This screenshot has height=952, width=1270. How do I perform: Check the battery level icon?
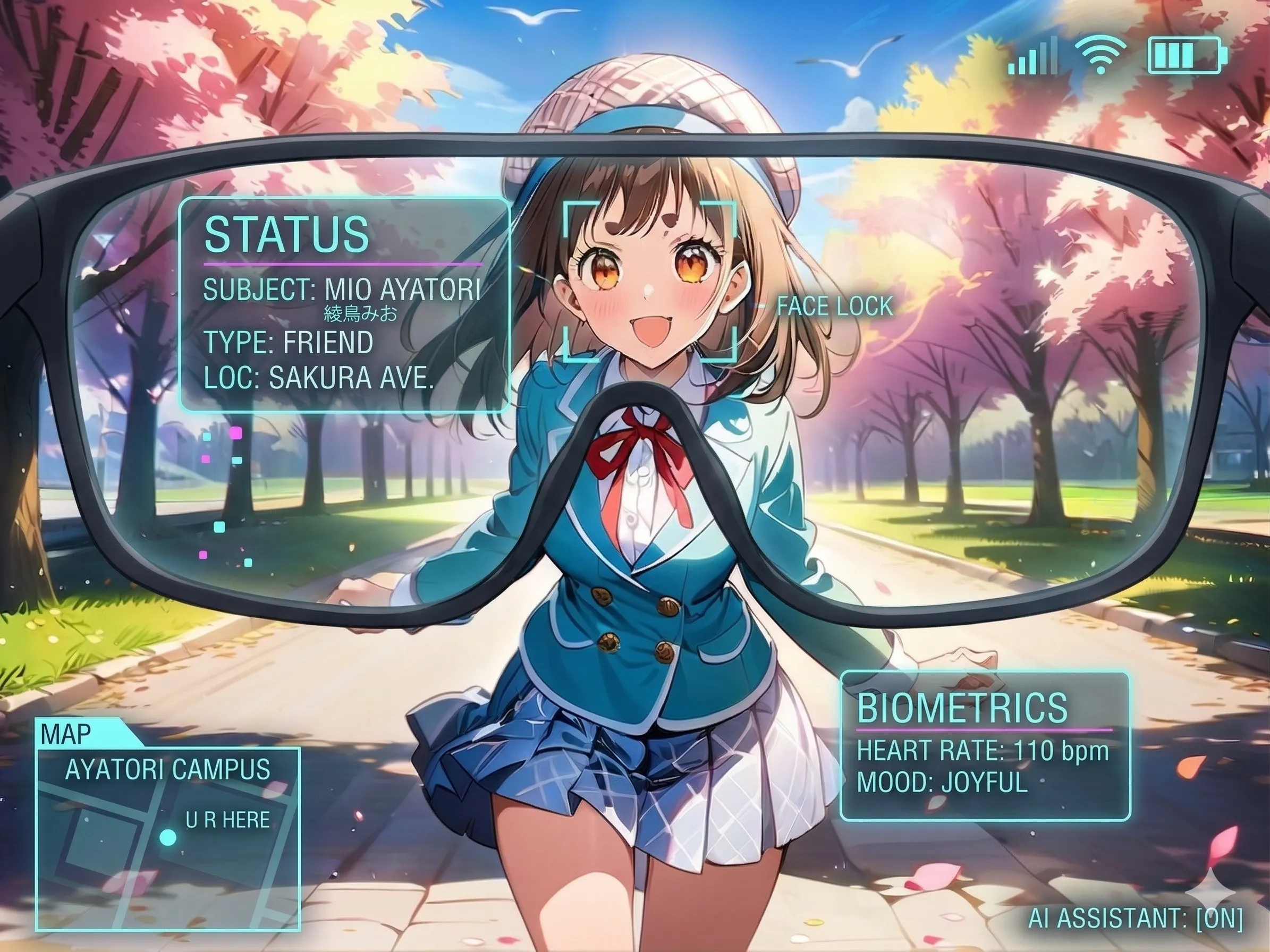point(1187,56)
